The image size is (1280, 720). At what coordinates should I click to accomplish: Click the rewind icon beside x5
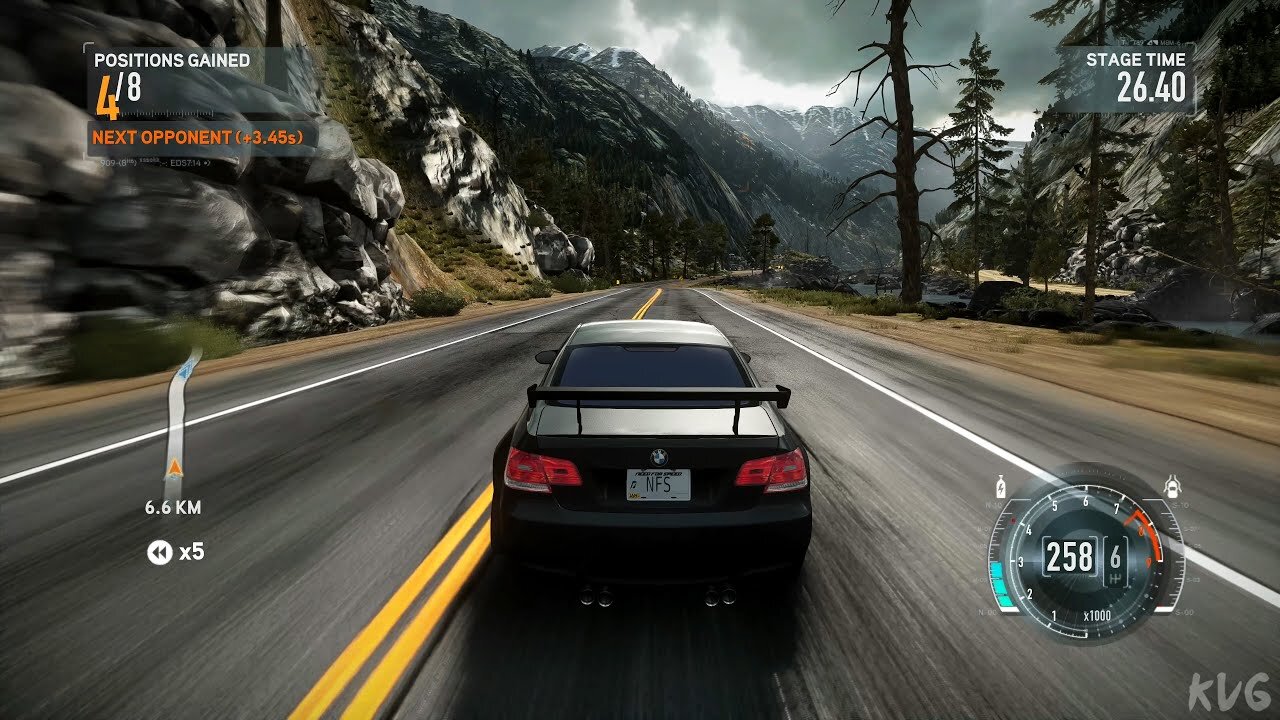[159, 552]
